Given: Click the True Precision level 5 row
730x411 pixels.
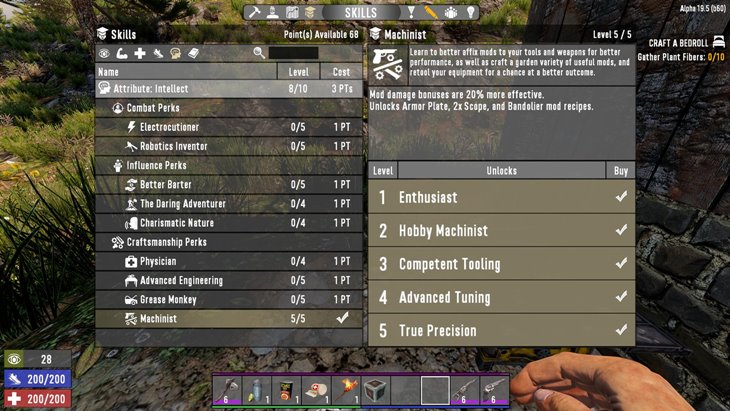Looking at the screenshot, I should point(501,331).
